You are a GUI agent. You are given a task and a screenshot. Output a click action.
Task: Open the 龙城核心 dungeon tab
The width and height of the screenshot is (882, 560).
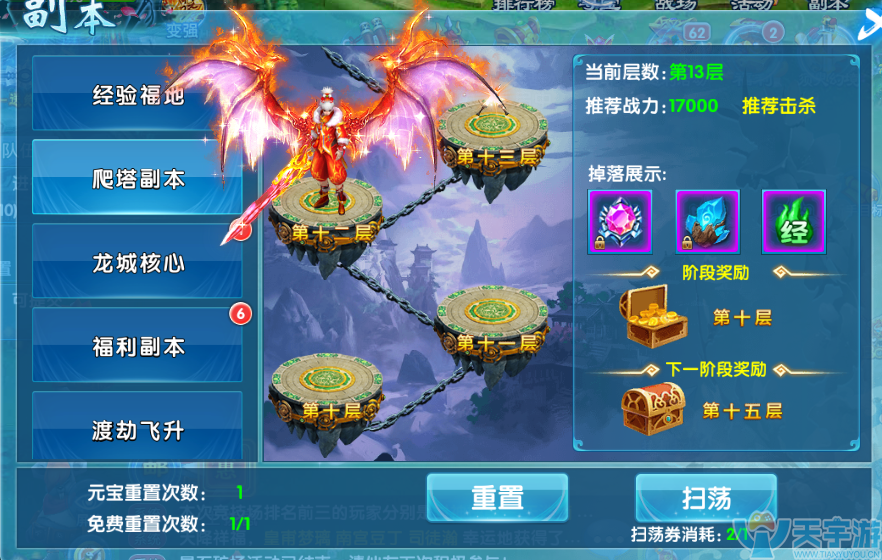pos(138,263)
